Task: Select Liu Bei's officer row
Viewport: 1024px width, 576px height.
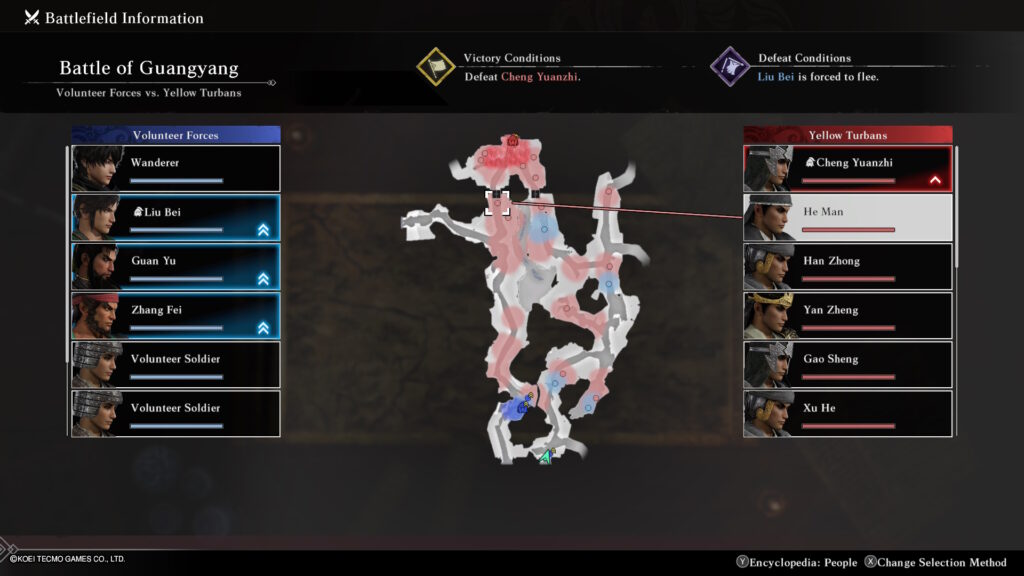Action: [x=176, y=218]
